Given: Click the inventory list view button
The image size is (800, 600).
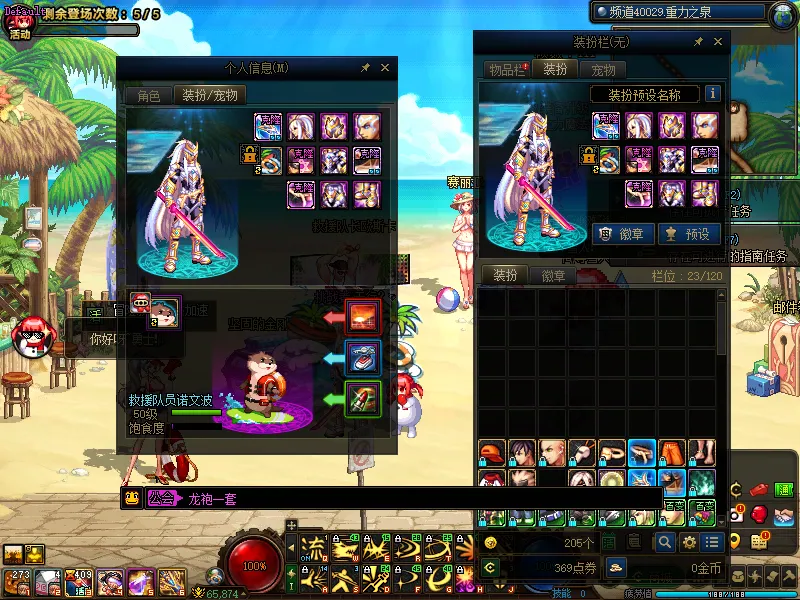Looking at the screenshot, I should (x=711, y=542).
